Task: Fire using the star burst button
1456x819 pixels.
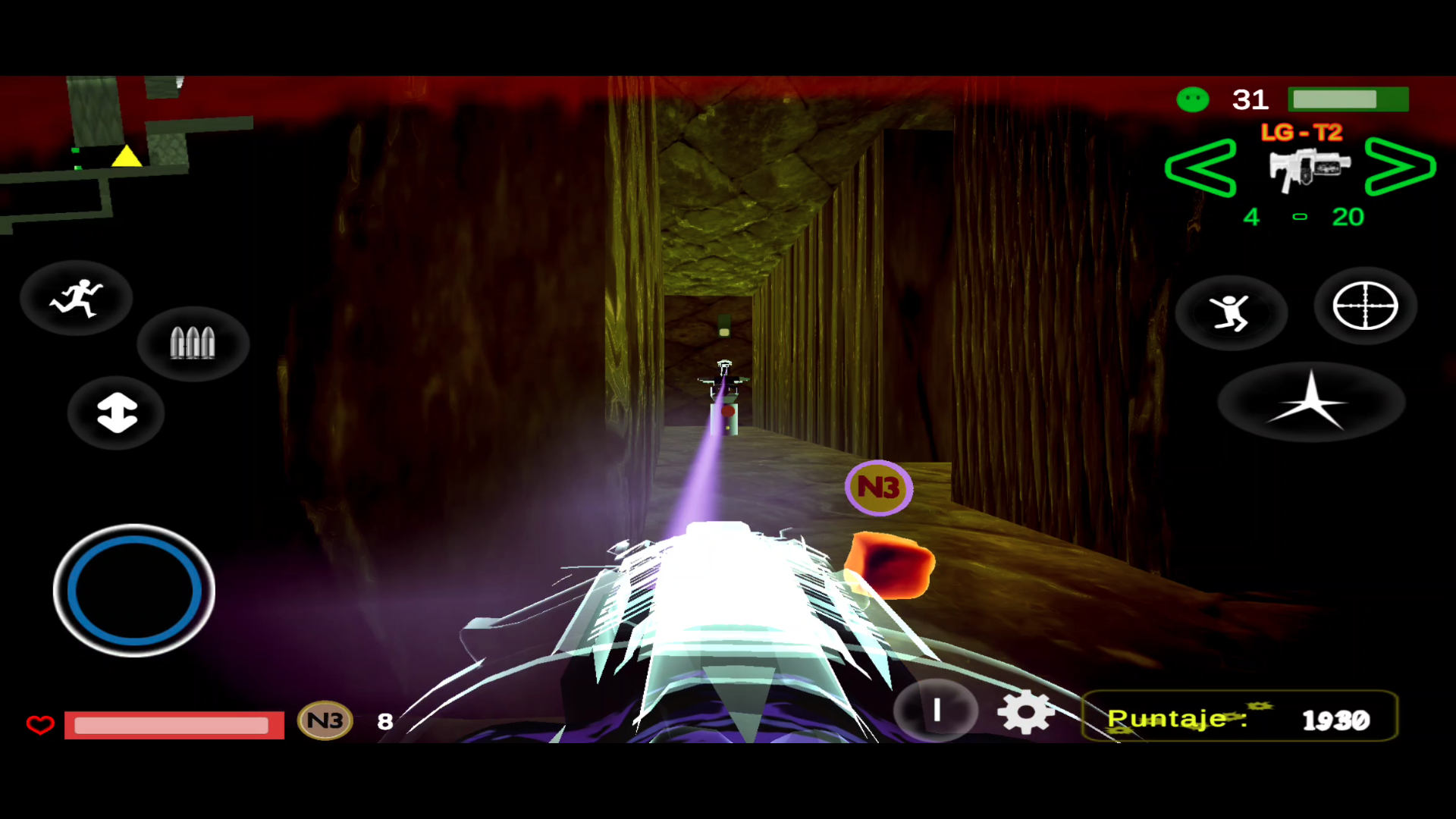Action: point(1311,402)
